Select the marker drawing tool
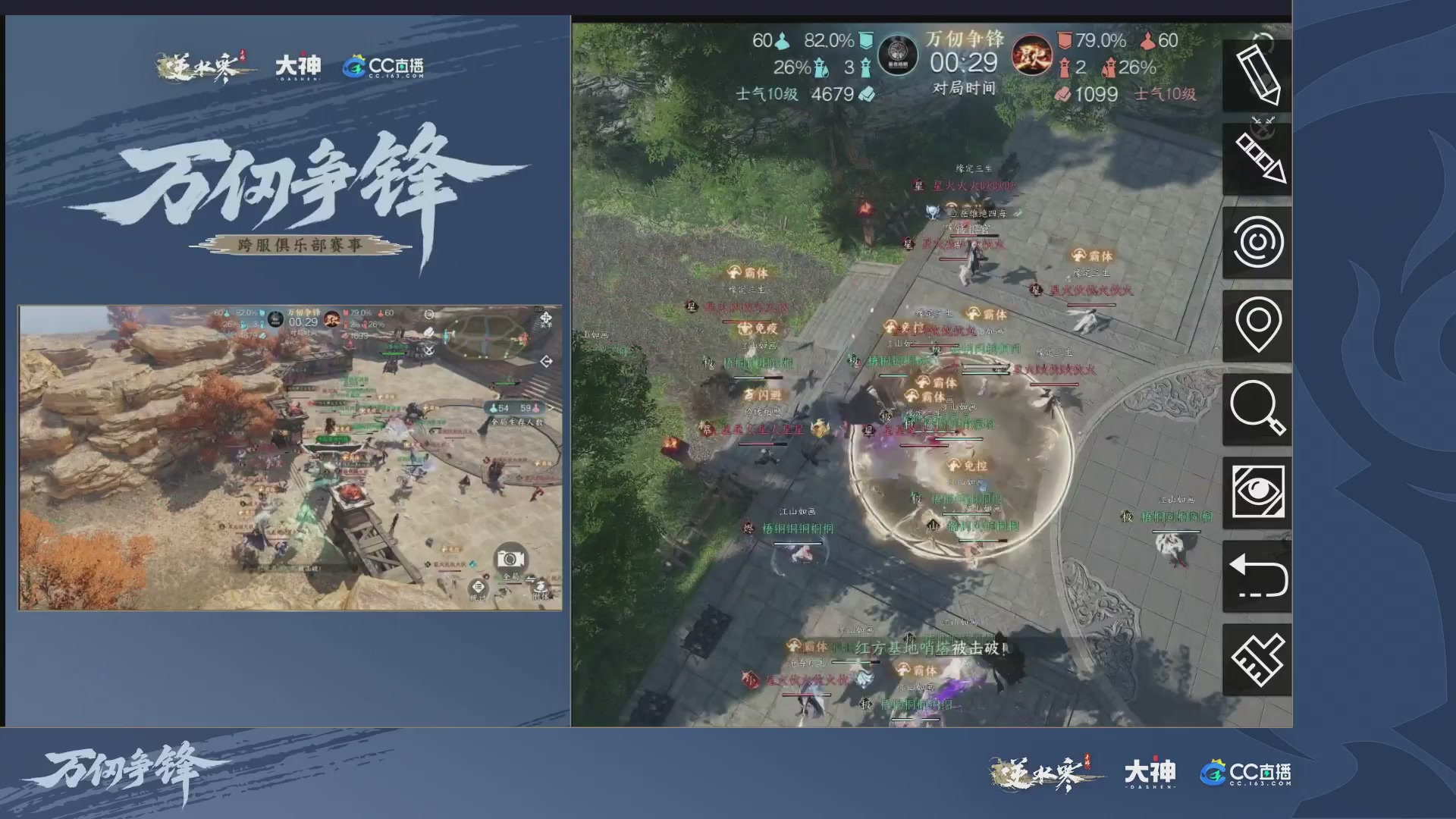The image size is (1456, 819). point(1258,156)
